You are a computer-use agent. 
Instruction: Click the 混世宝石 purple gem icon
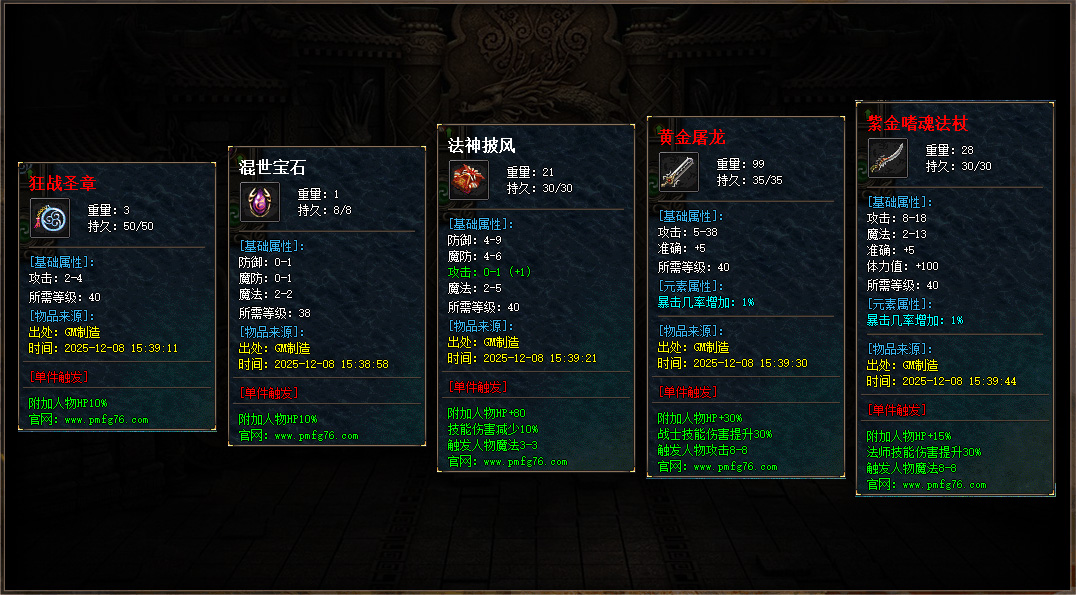coord(260,201)
